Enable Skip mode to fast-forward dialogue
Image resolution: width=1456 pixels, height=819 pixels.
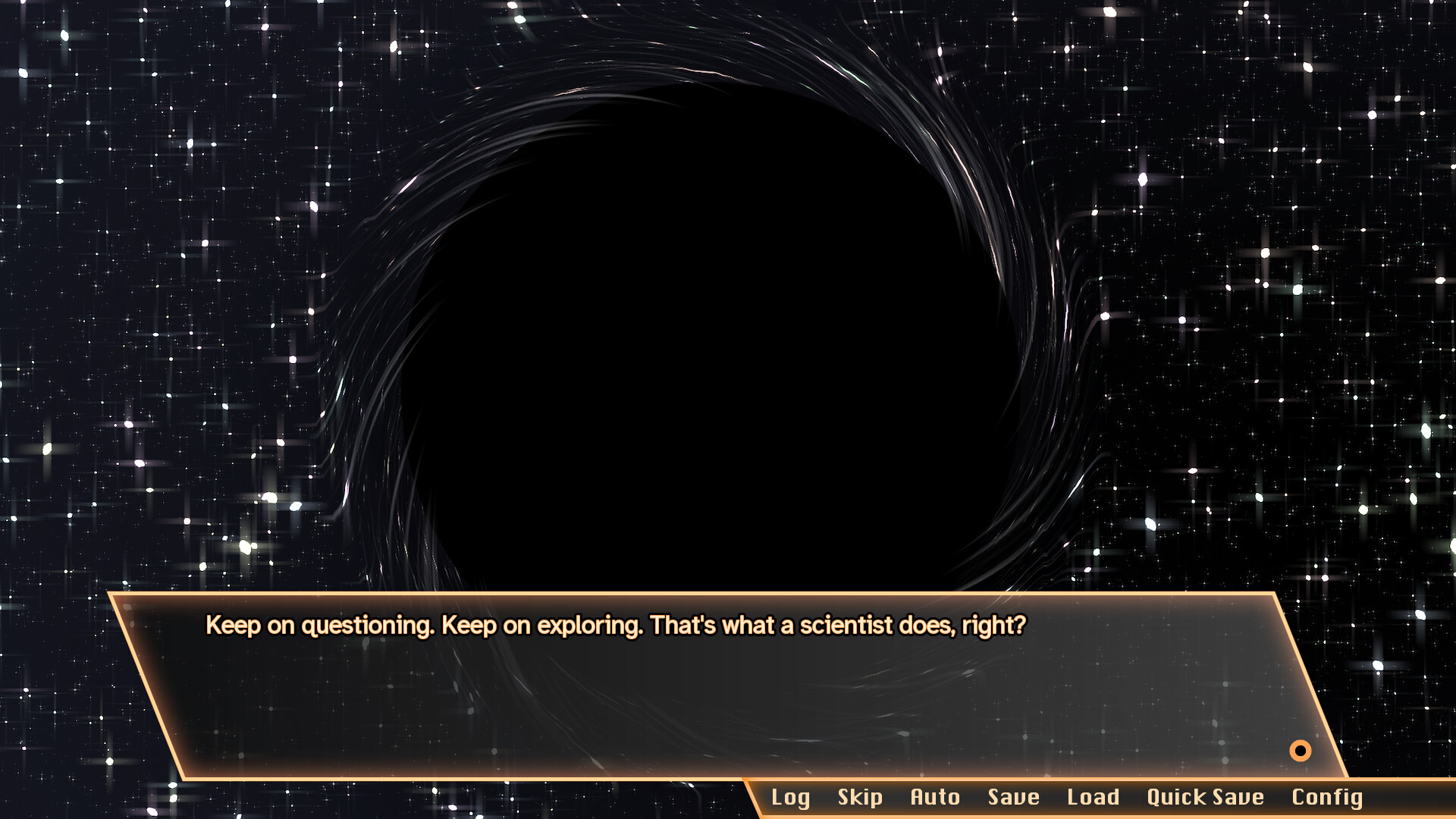(860, 797)
